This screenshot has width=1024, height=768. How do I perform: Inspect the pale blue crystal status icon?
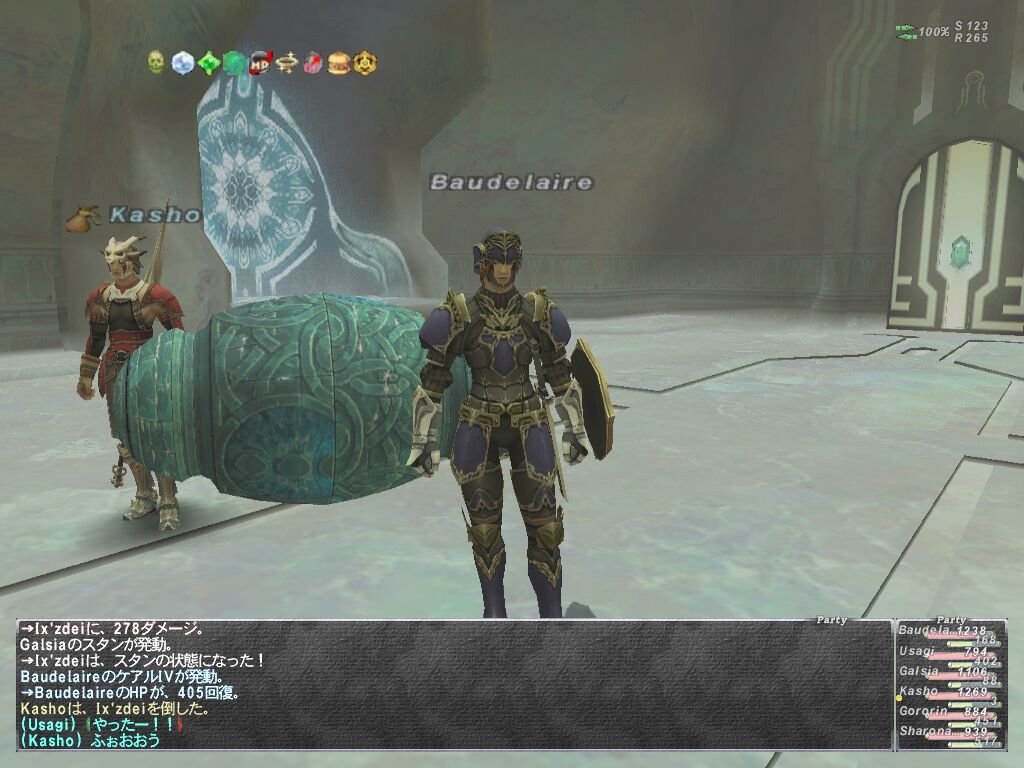(x=182, y=63)
